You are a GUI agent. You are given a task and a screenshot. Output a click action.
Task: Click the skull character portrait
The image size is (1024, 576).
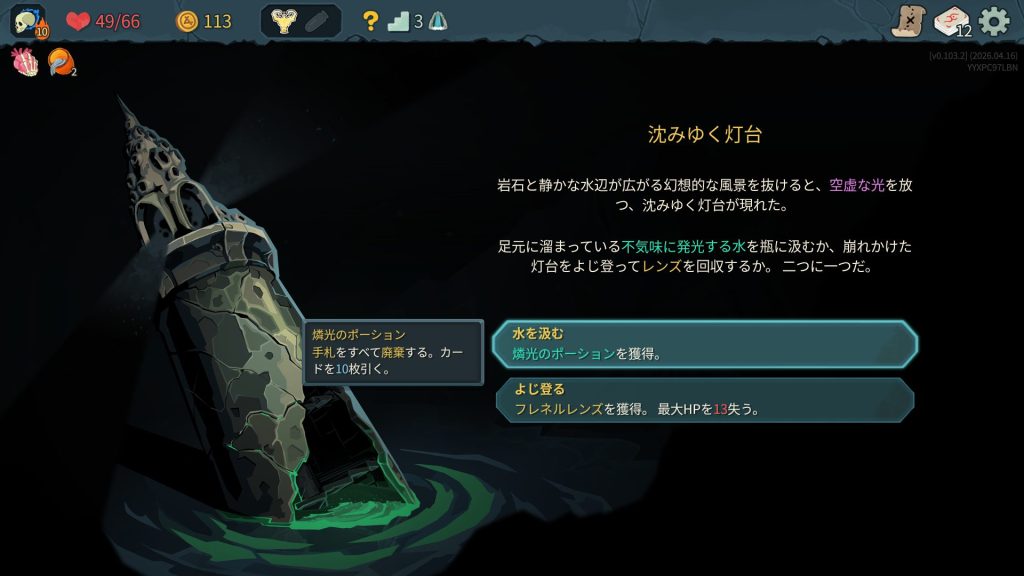tap(28, 21)
